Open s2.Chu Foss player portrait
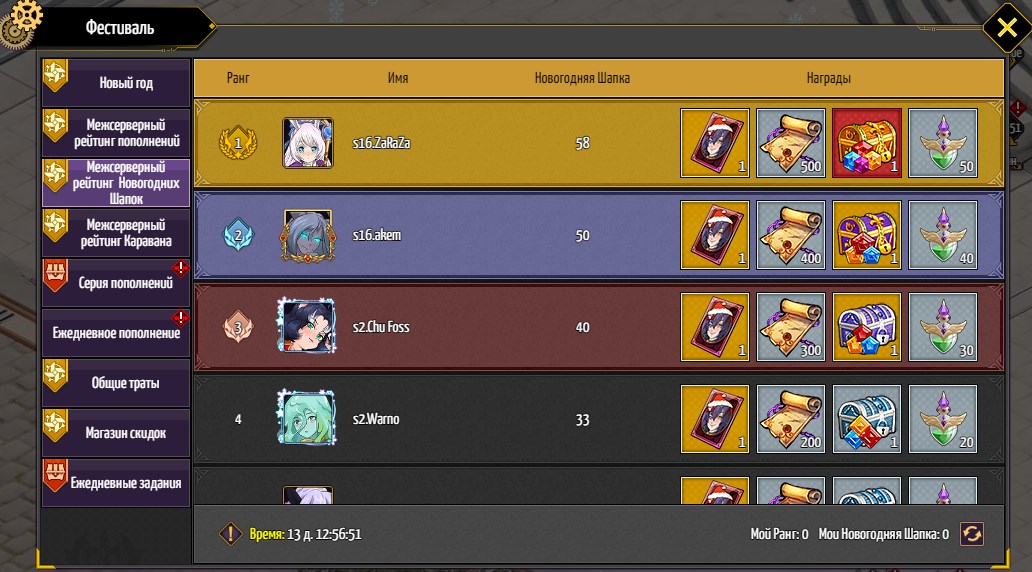The image size is (1032, 572). [x=306, y=327]
